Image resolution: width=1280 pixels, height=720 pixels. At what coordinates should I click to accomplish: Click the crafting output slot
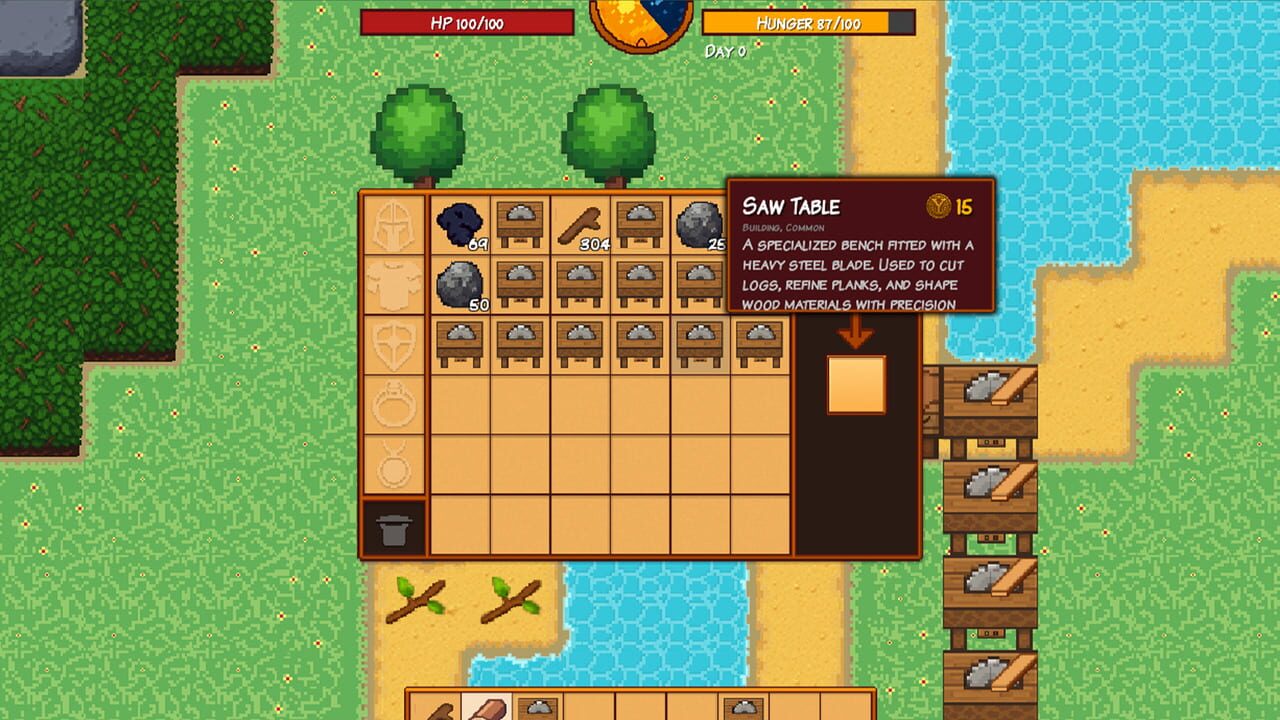855,384
